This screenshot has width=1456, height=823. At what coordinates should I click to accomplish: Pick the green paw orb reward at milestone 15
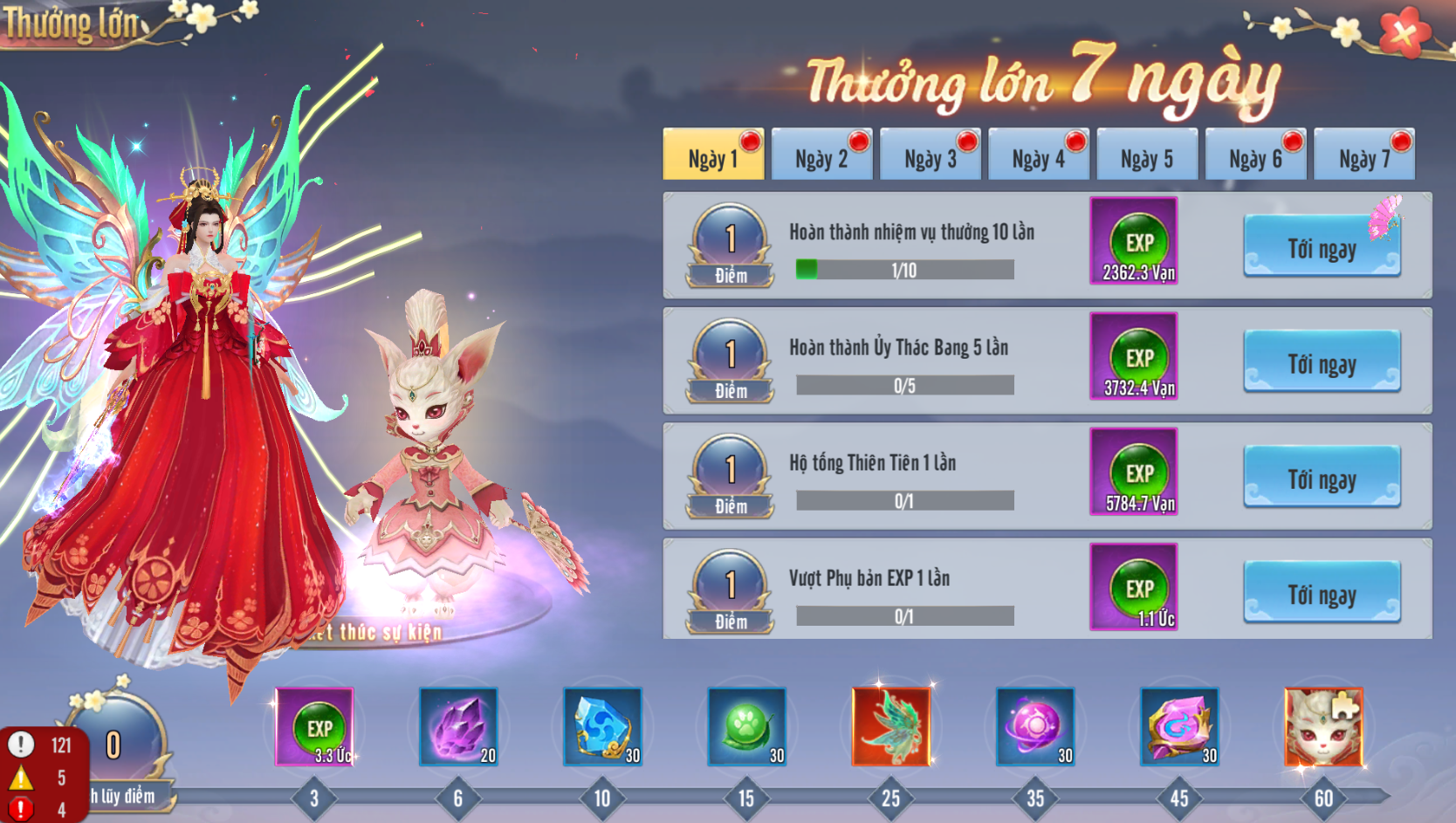click(x=748, y=726)
